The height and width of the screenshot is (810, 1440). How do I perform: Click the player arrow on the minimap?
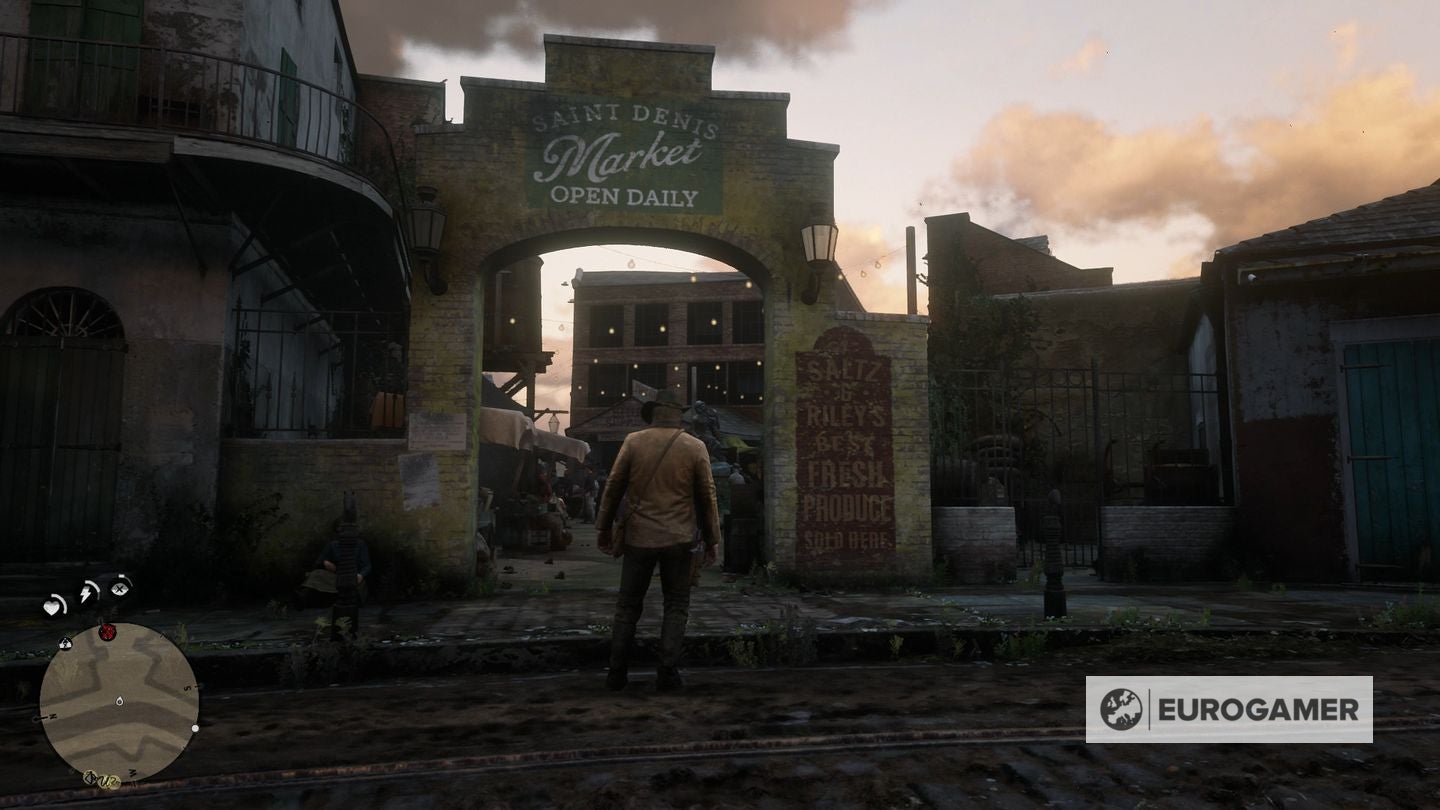[x=119, y=702]
